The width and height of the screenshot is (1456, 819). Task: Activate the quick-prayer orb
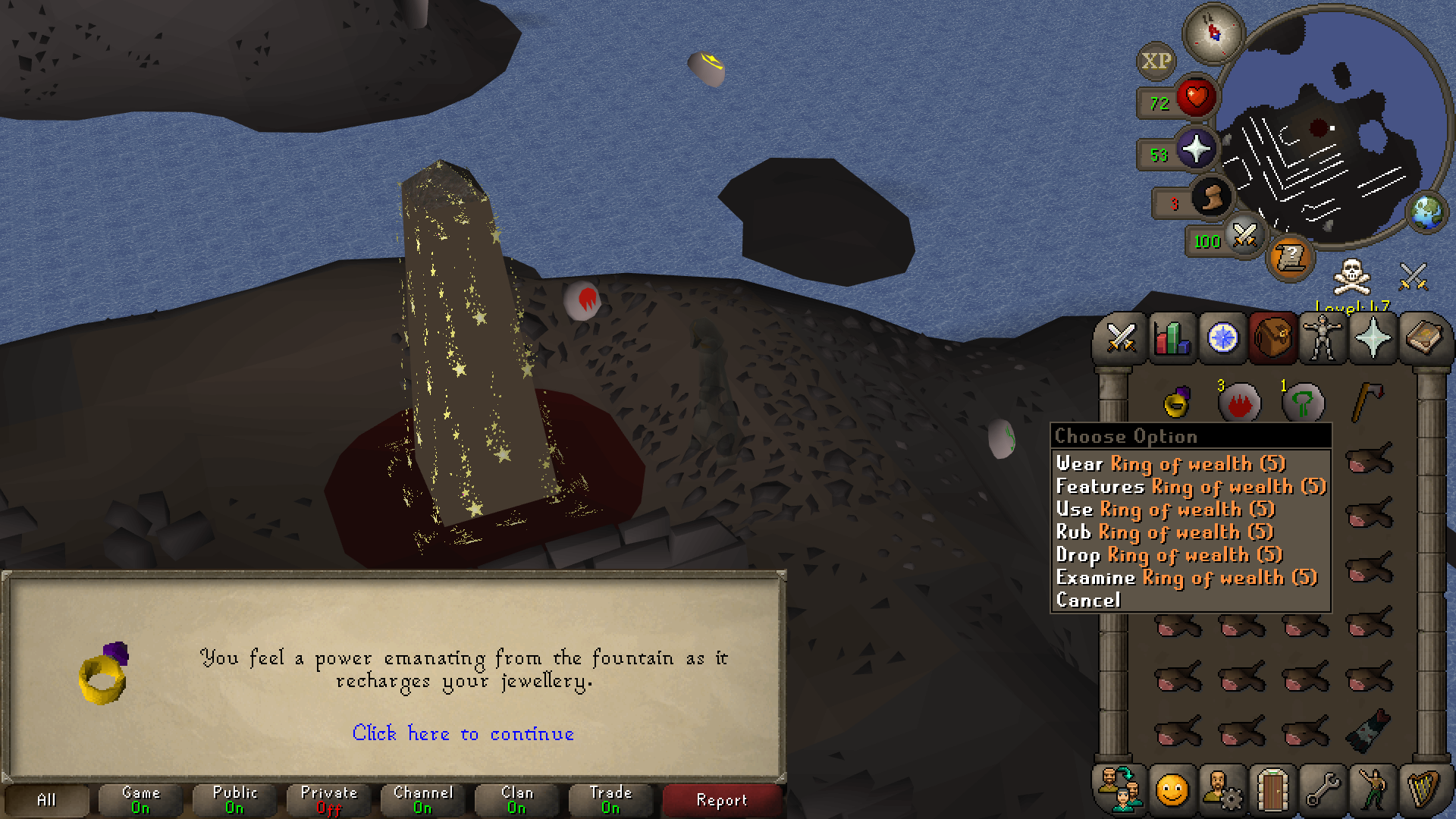tap(1196, 149)
